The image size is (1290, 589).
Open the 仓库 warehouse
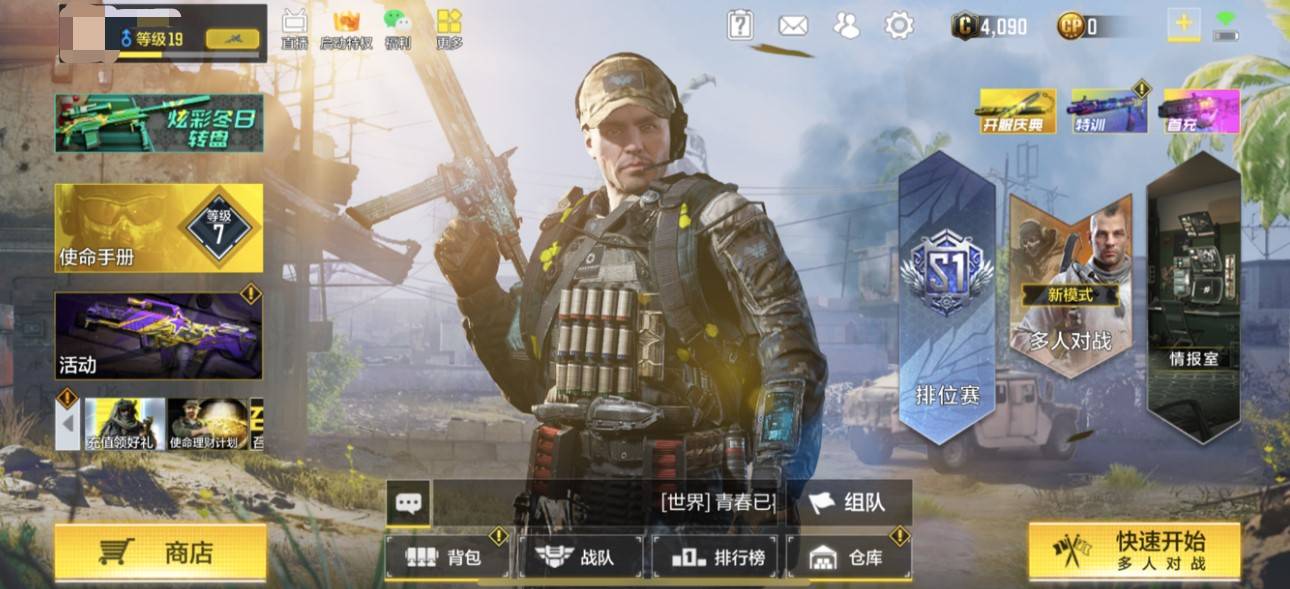click(849, 557)
